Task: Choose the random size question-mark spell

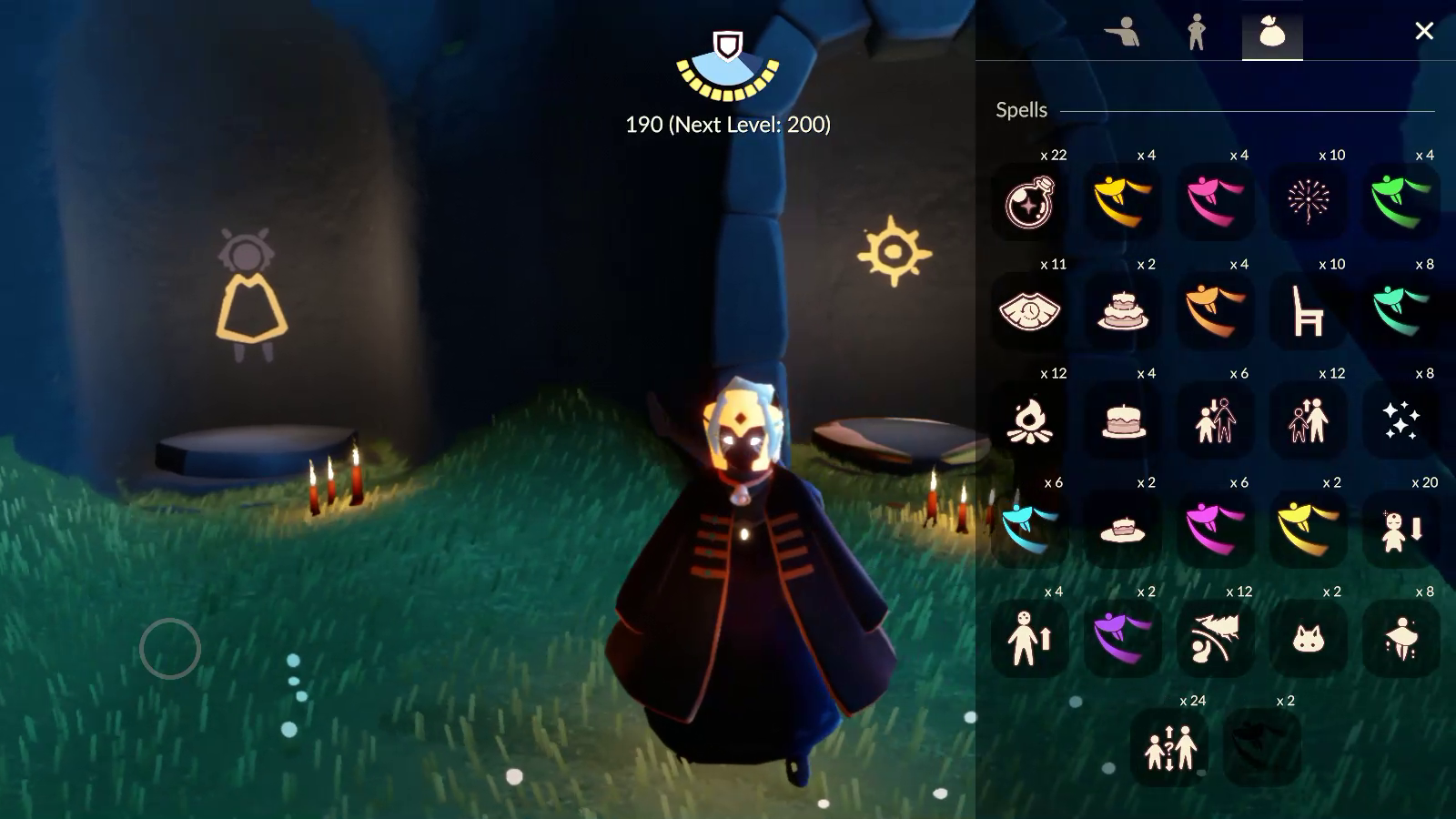Action: pos(1169,747)
